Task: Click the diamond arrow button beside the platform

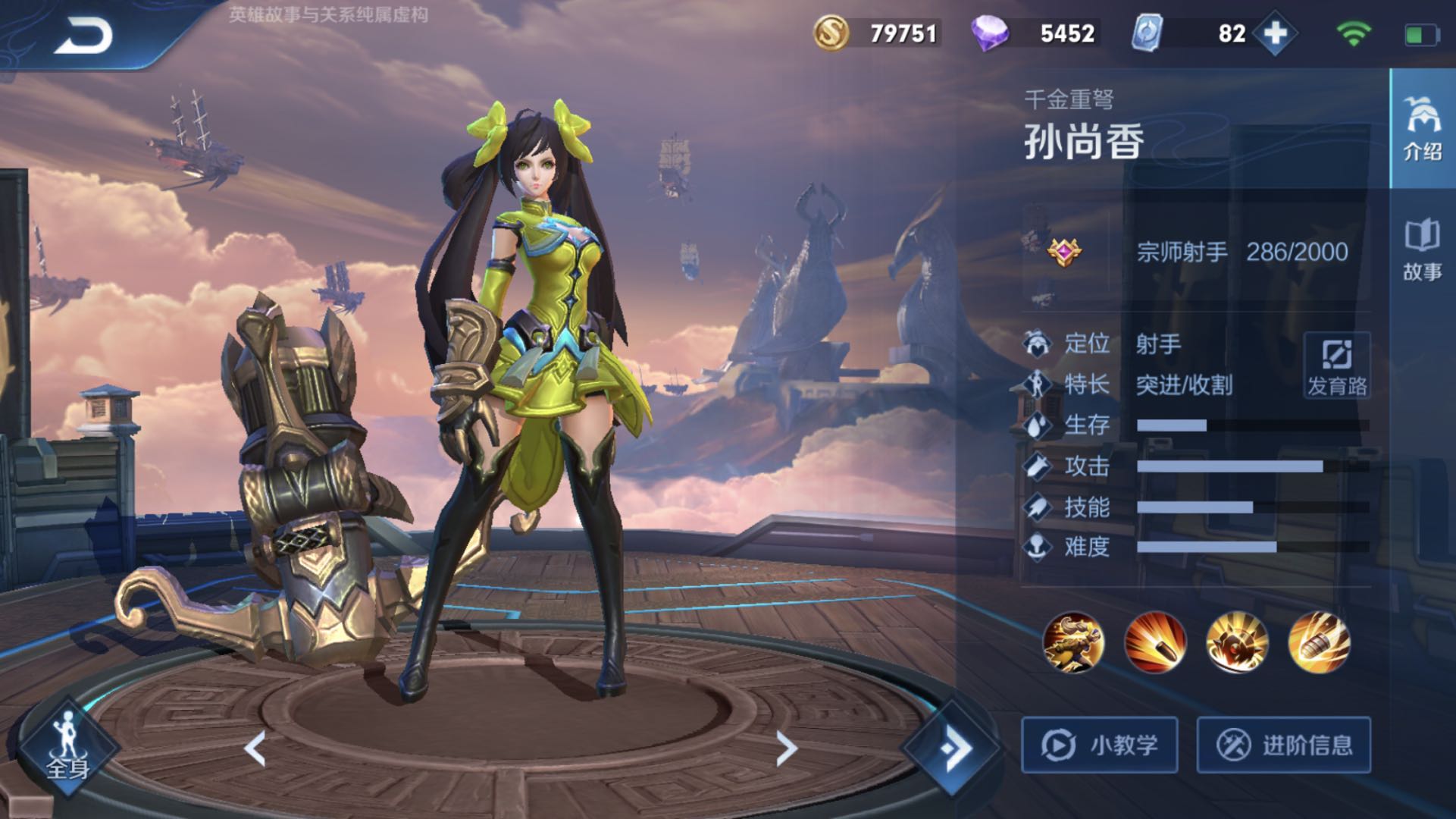Action: click(x=953, y=748)
